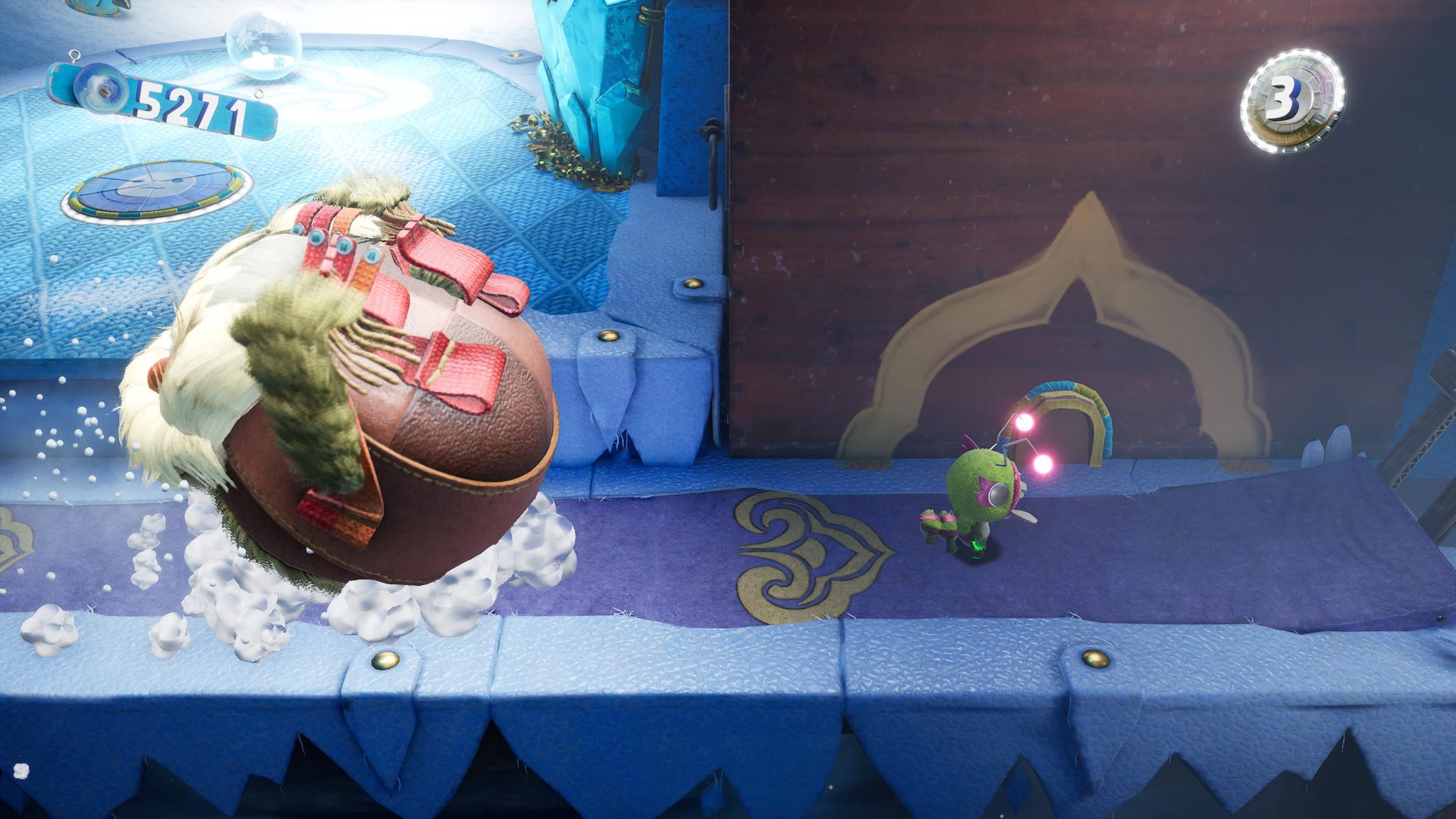
Task: Select the silver hook holding the score plaque
Action: pyautogui.click(x=75, y=55)
